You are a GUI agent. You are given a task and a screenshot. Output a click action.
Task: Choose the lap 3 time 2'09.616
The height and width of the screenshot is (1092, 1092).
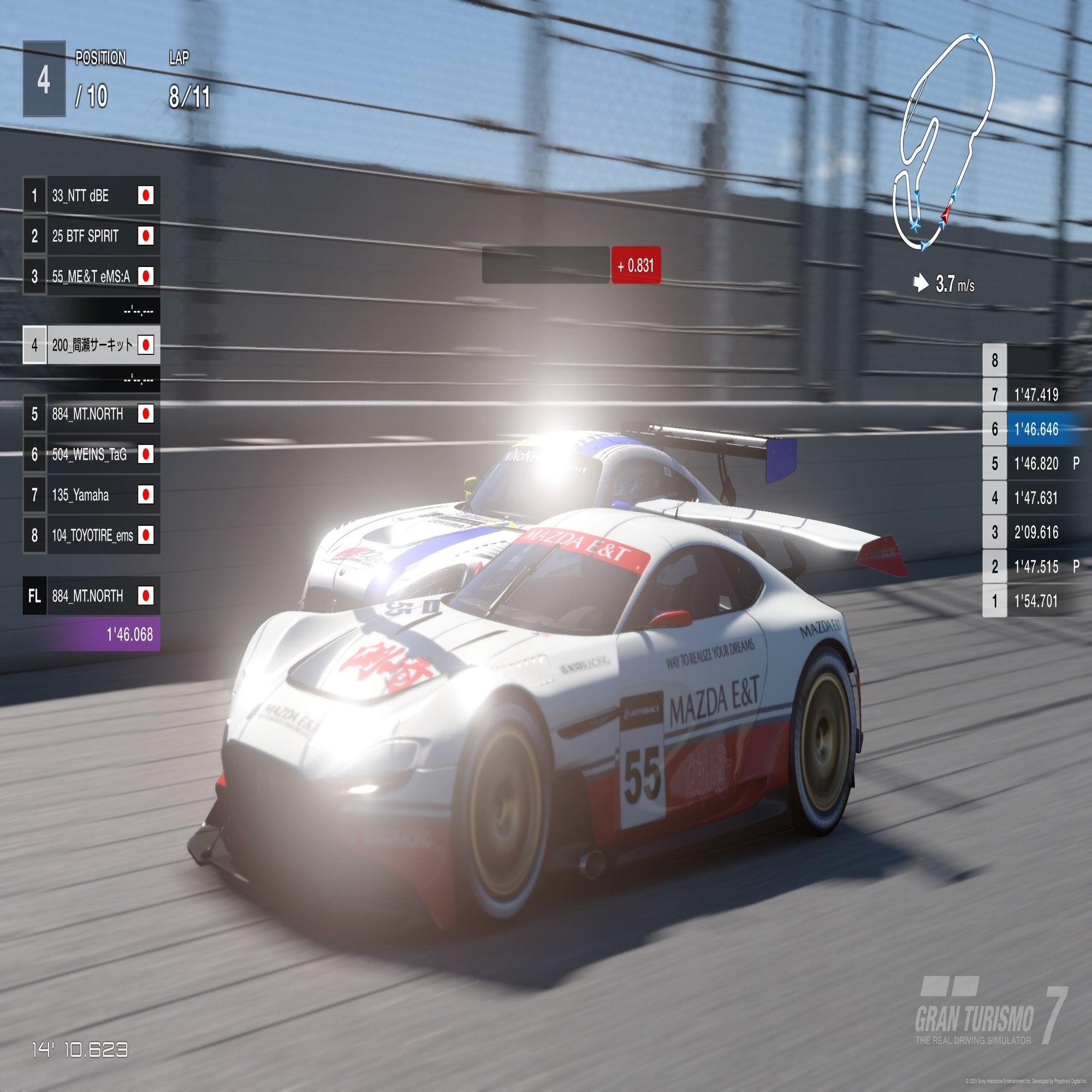(1035, 532)
